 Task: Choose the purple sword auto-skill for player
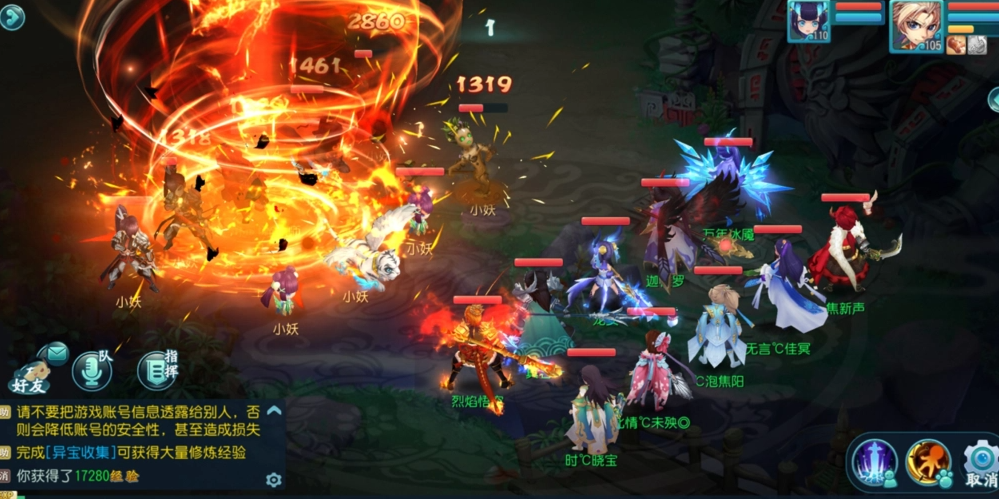point(873,462)
